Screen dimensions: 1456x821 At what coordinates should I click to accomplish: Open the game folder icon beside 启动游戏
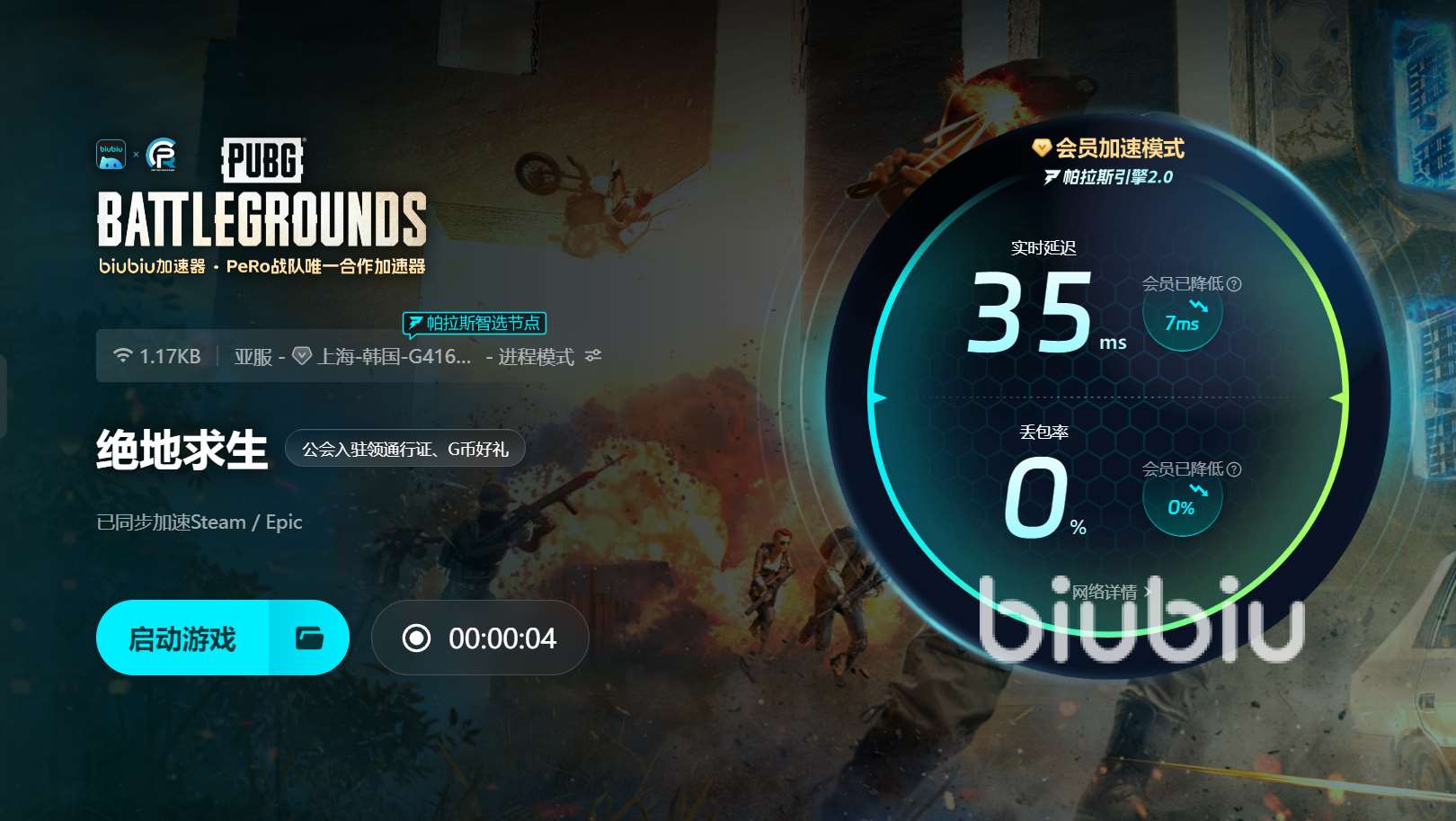309,638
